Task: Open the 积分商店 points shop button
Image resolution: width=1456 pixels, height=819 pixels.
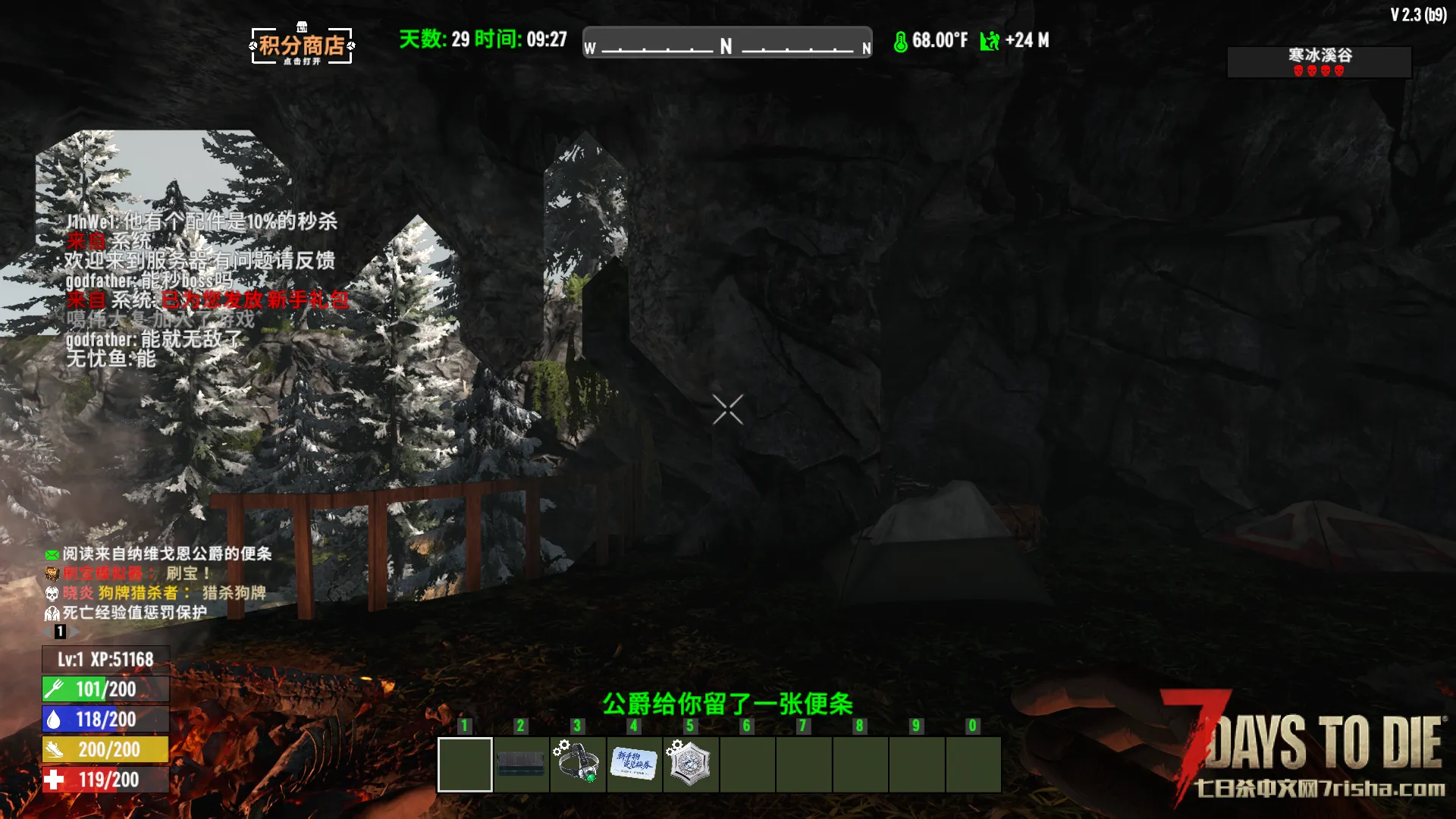Action: point(302,45)
